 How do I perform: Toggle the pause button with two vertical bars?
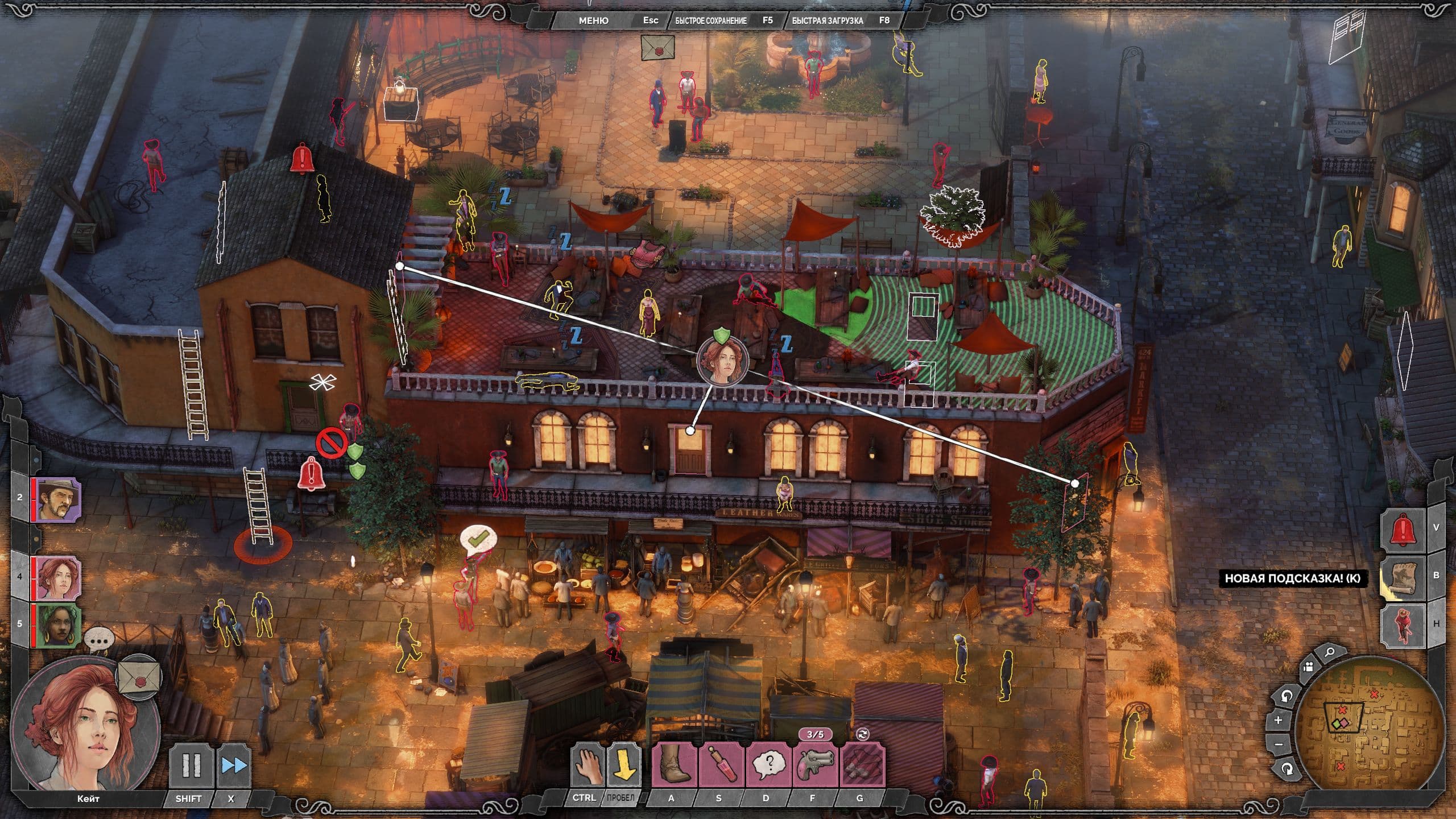191,765
